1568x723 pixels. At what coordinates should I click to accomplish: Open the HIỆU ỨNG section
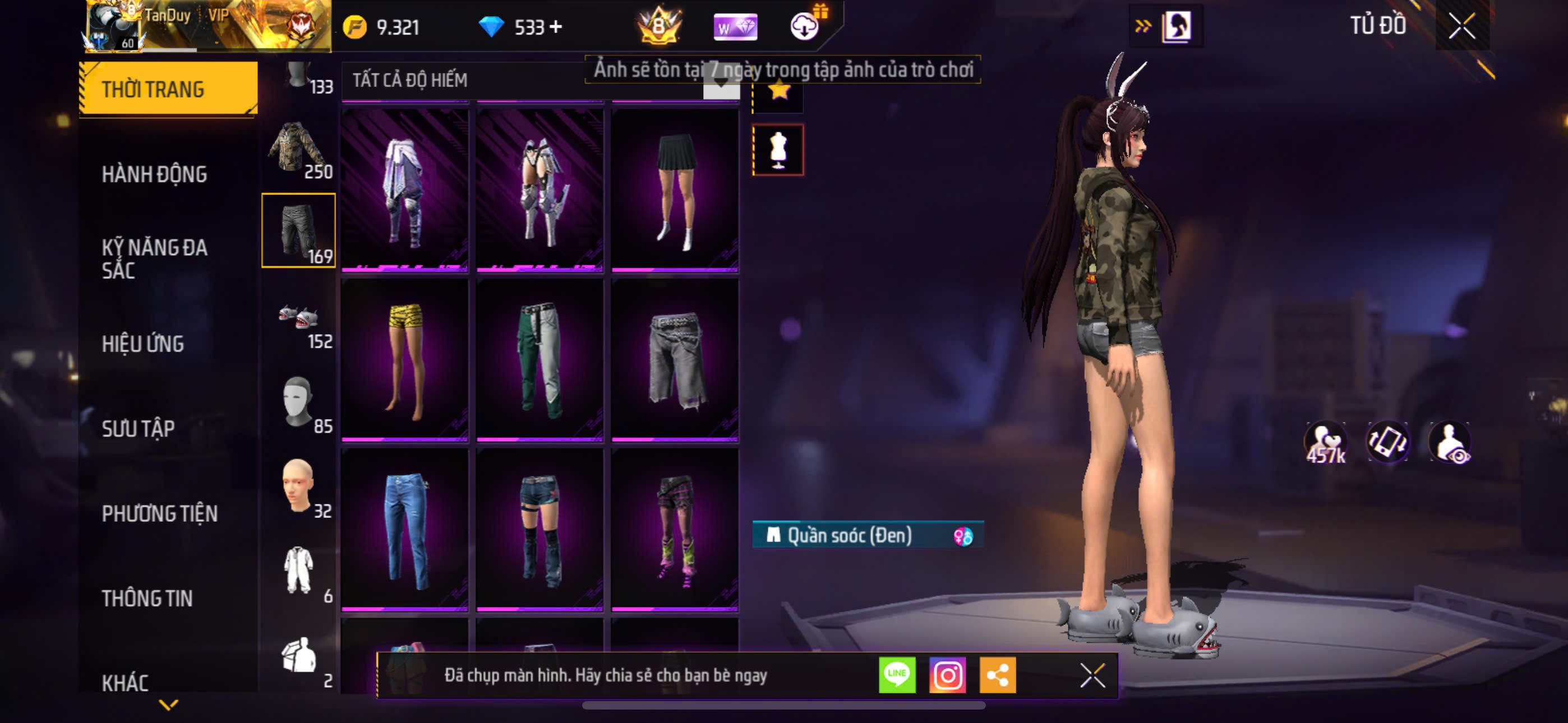point(143,344)
